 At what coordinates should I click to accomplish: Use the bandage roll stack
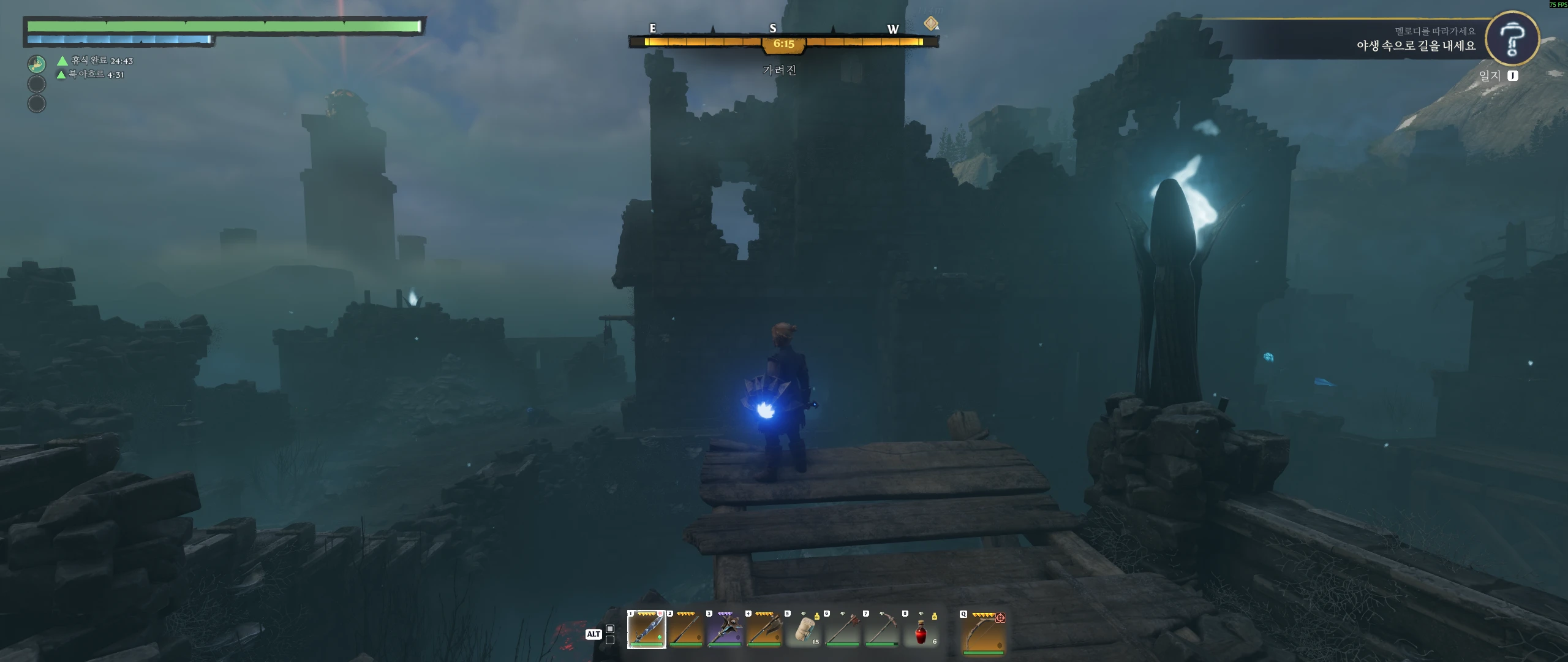pos(803,630)
